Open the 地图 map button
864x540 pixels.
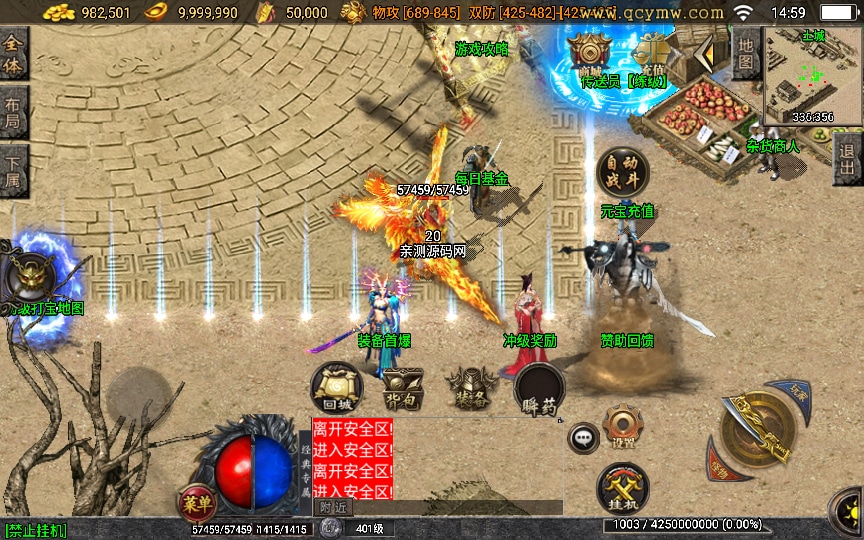click(745, 52)
